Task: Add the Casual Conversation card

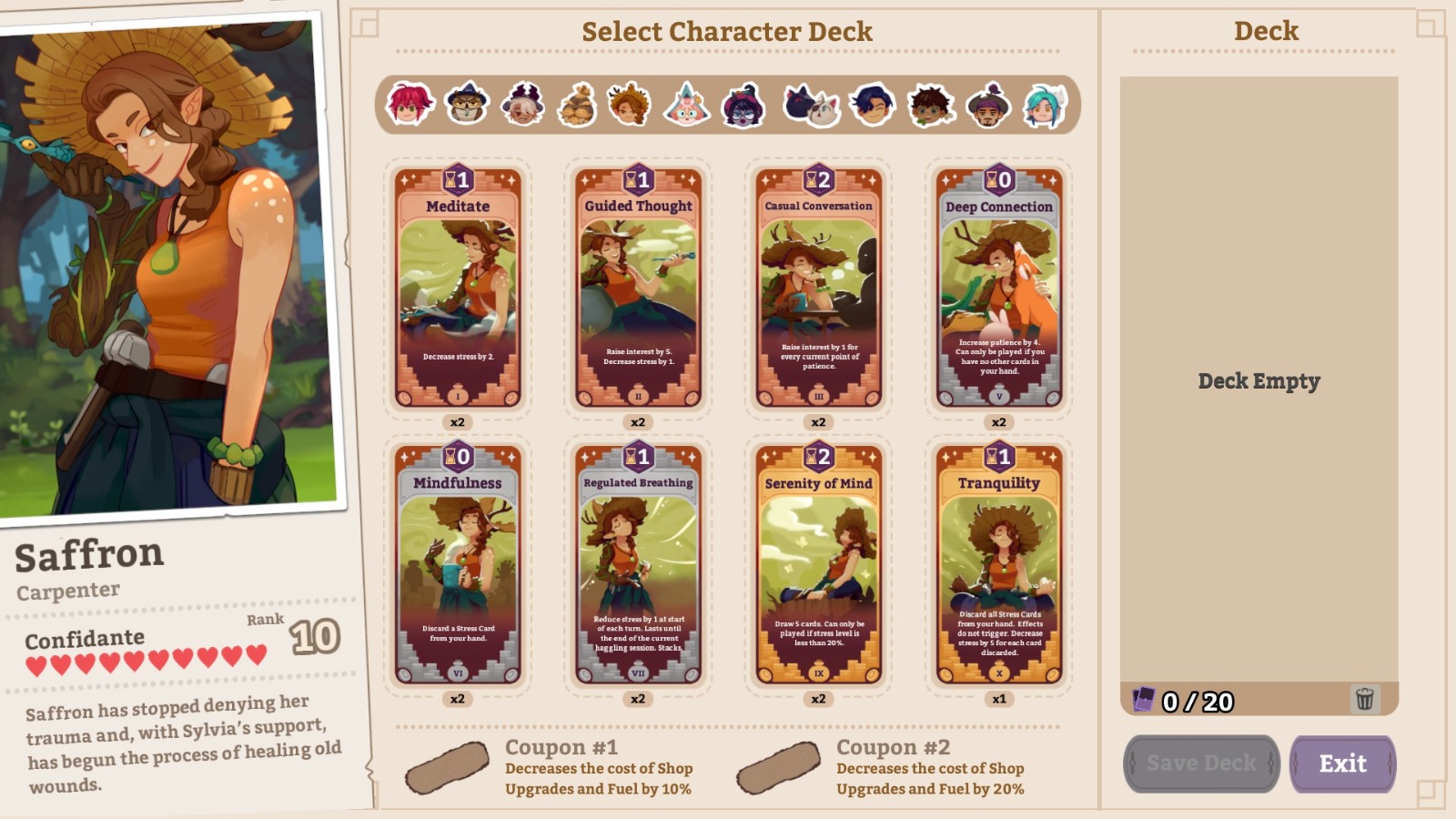Action: click(x=819, y=287)
